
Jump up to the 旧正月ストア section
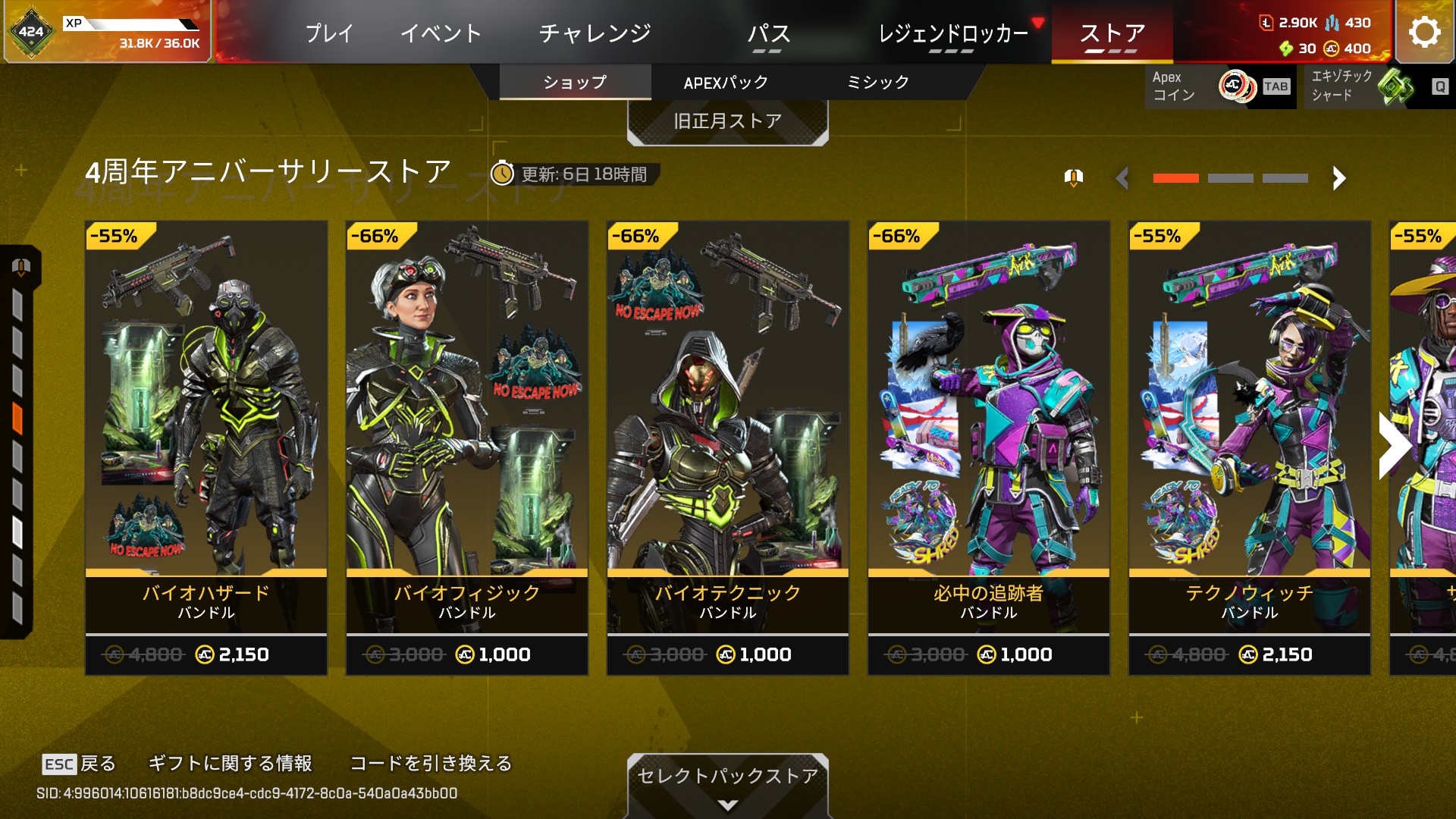coord(727,121)
